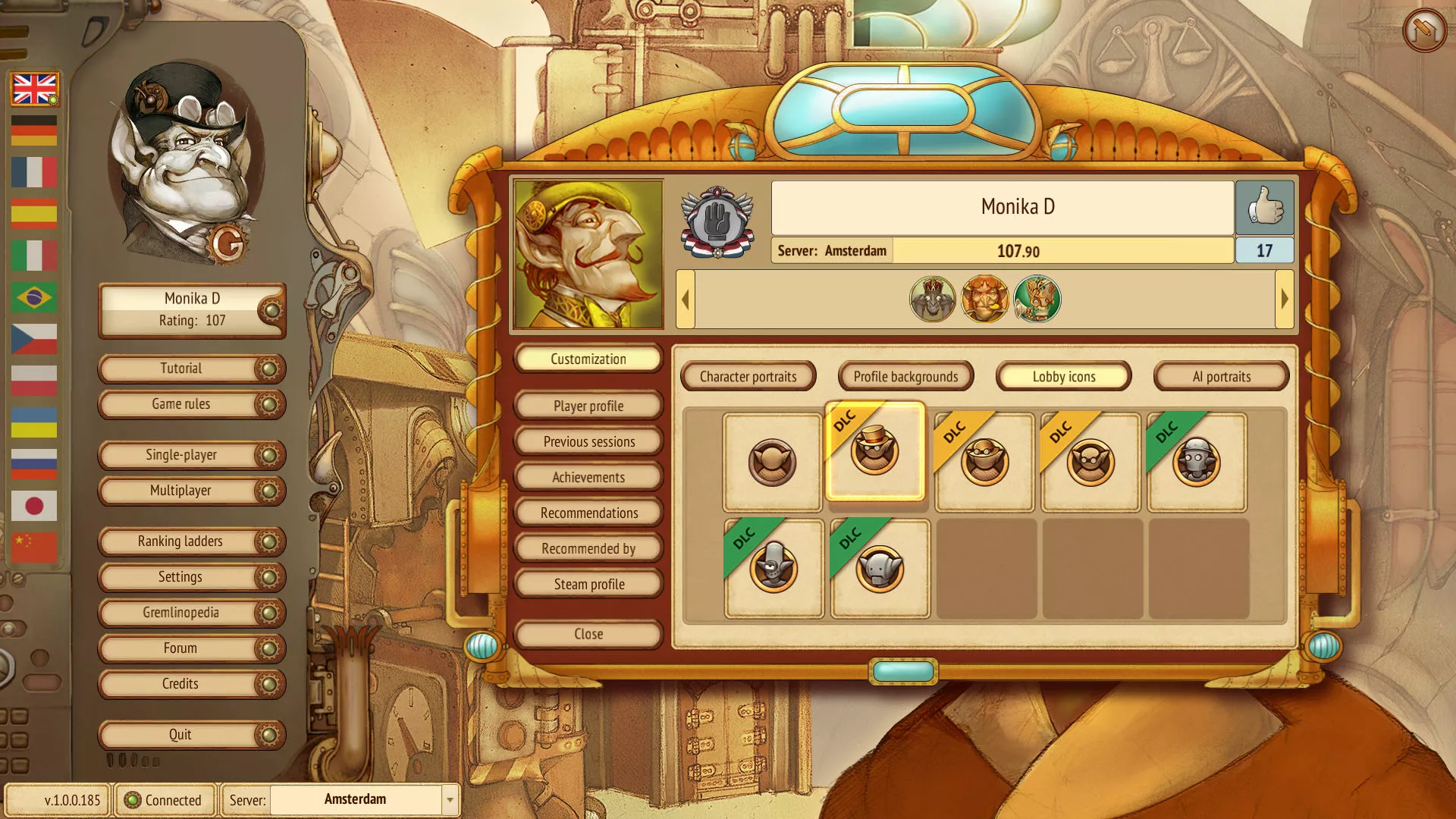View the Achievements section
The height and width of the screenshot is (819, 1456).
(x=588, y=478)
